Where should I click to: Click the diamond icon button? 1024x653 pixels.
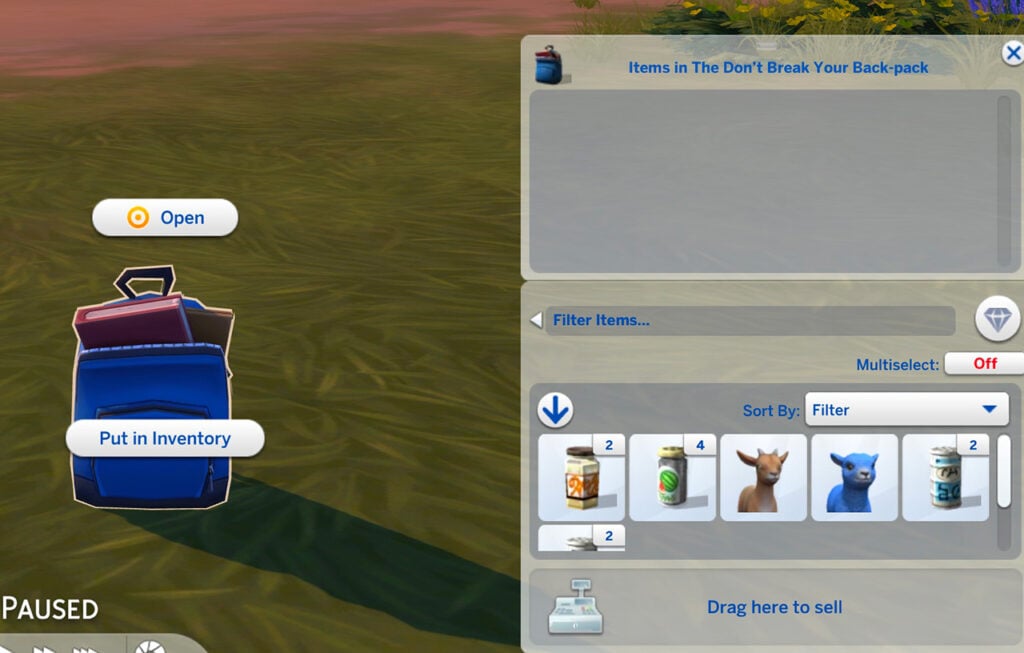click(997, 321)
